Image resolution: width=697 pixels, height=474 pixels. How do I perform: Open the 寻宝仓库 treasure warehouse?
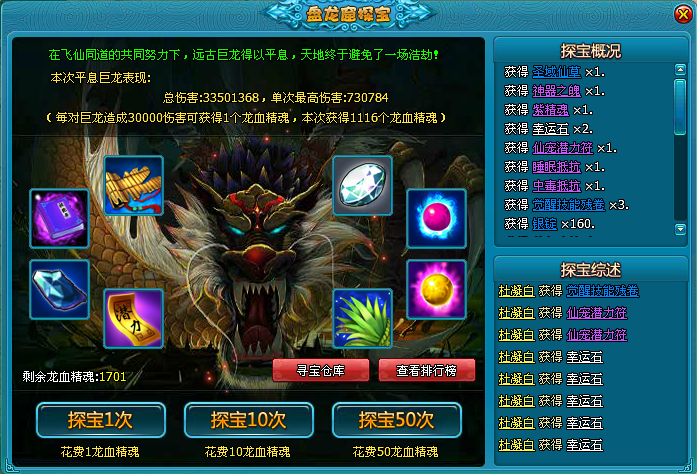pyautogui.click(x=321, y=370)
